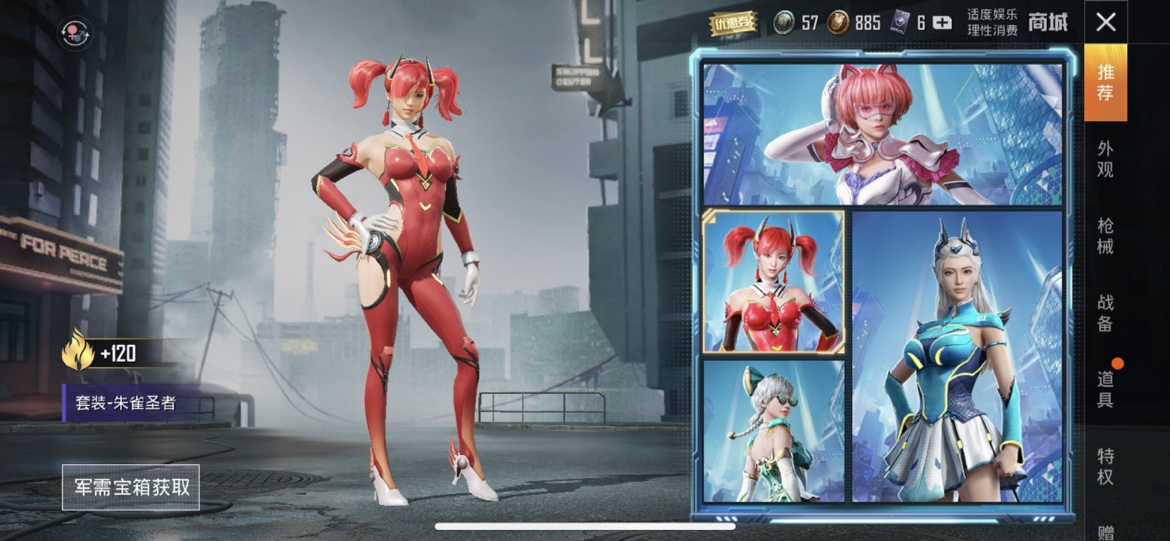Click the 军需宝箱获取 button
Screen dimensions: 1170x541
(131, 488)
